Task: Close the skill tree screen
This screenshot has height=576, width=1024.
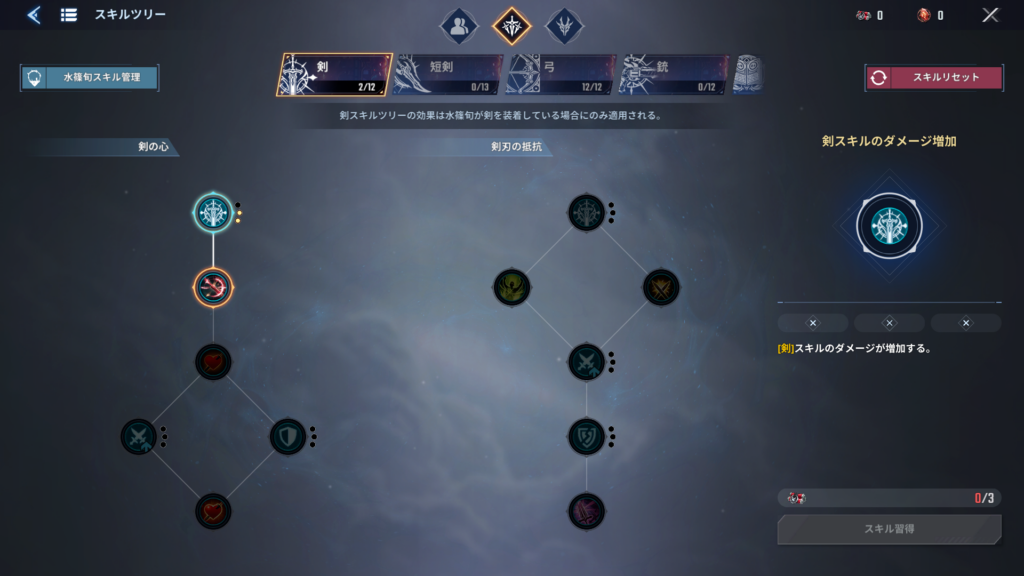Action: [x=990, y=15]
